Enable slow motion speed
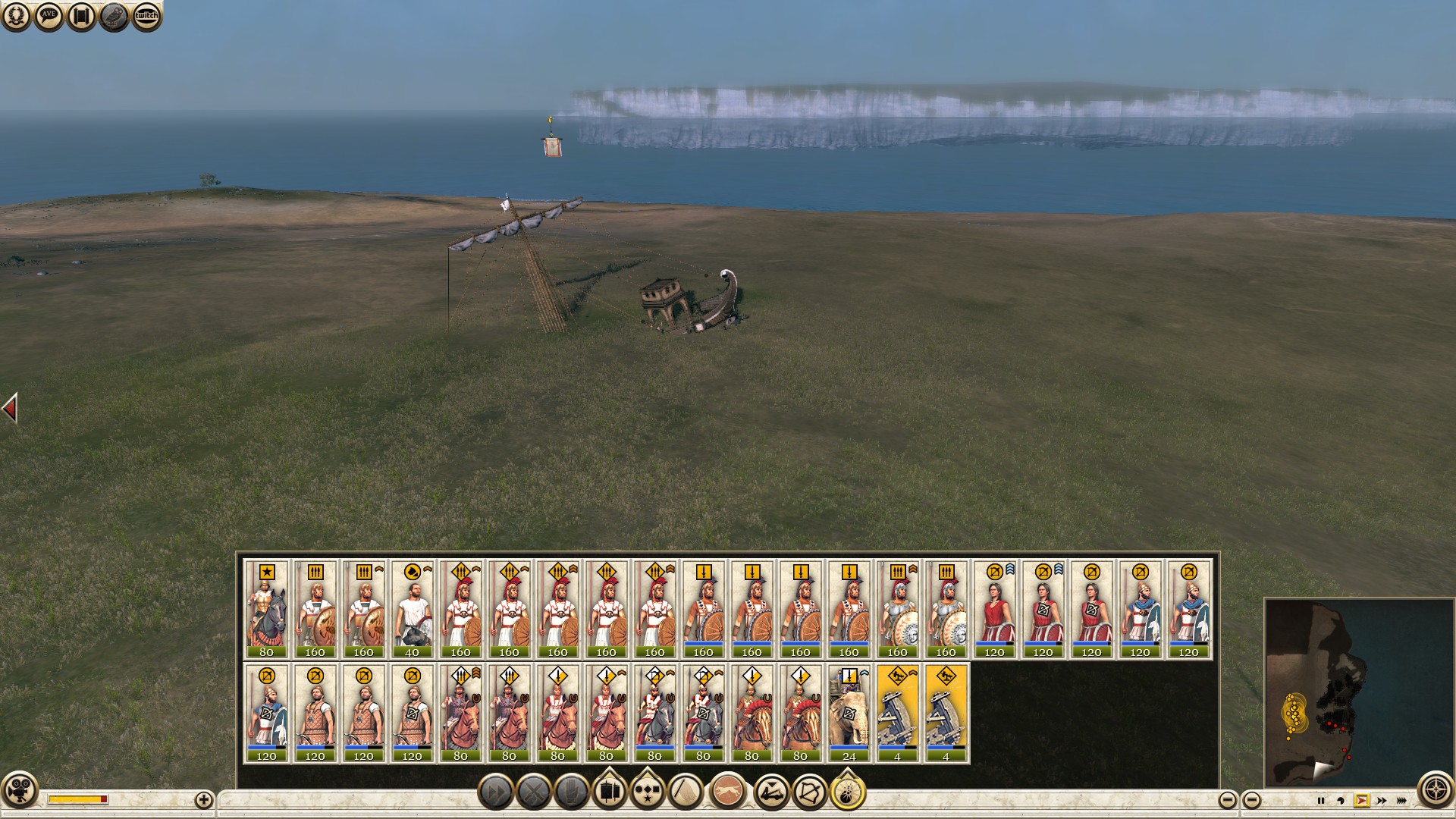The image size is (1456, 819). [1341, 801]
